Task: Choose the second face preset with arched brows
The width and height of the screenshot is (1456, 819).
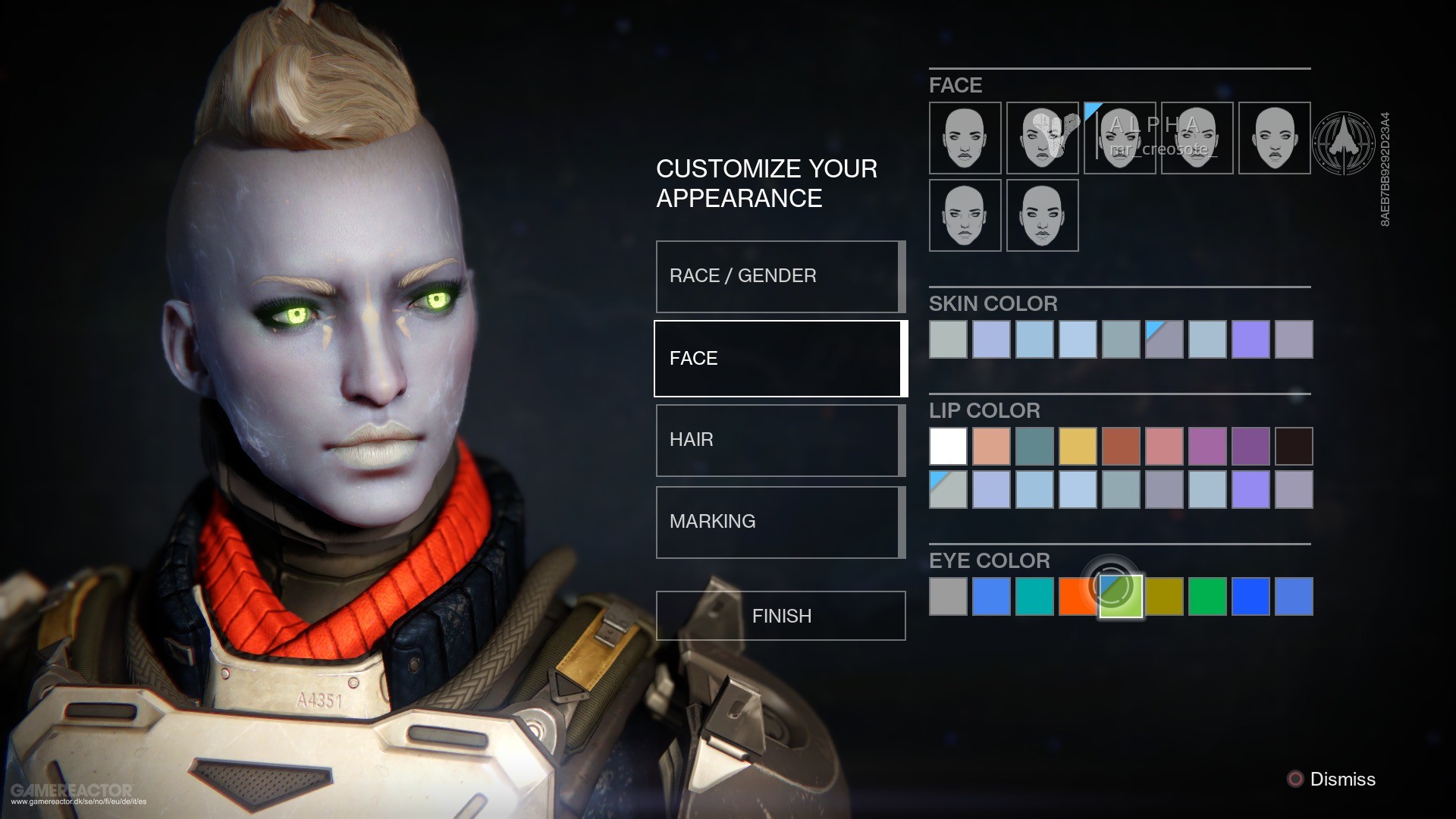Action: [x=1042, y=138]
